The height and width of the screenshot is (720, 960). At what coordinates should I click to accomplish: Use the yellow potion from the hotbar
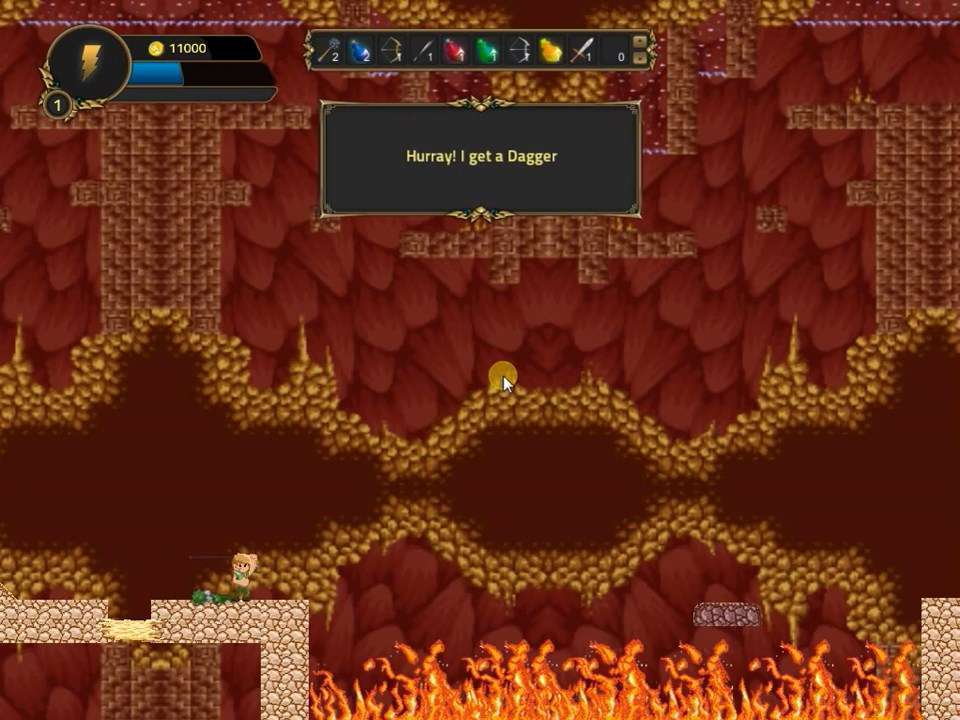551,50
